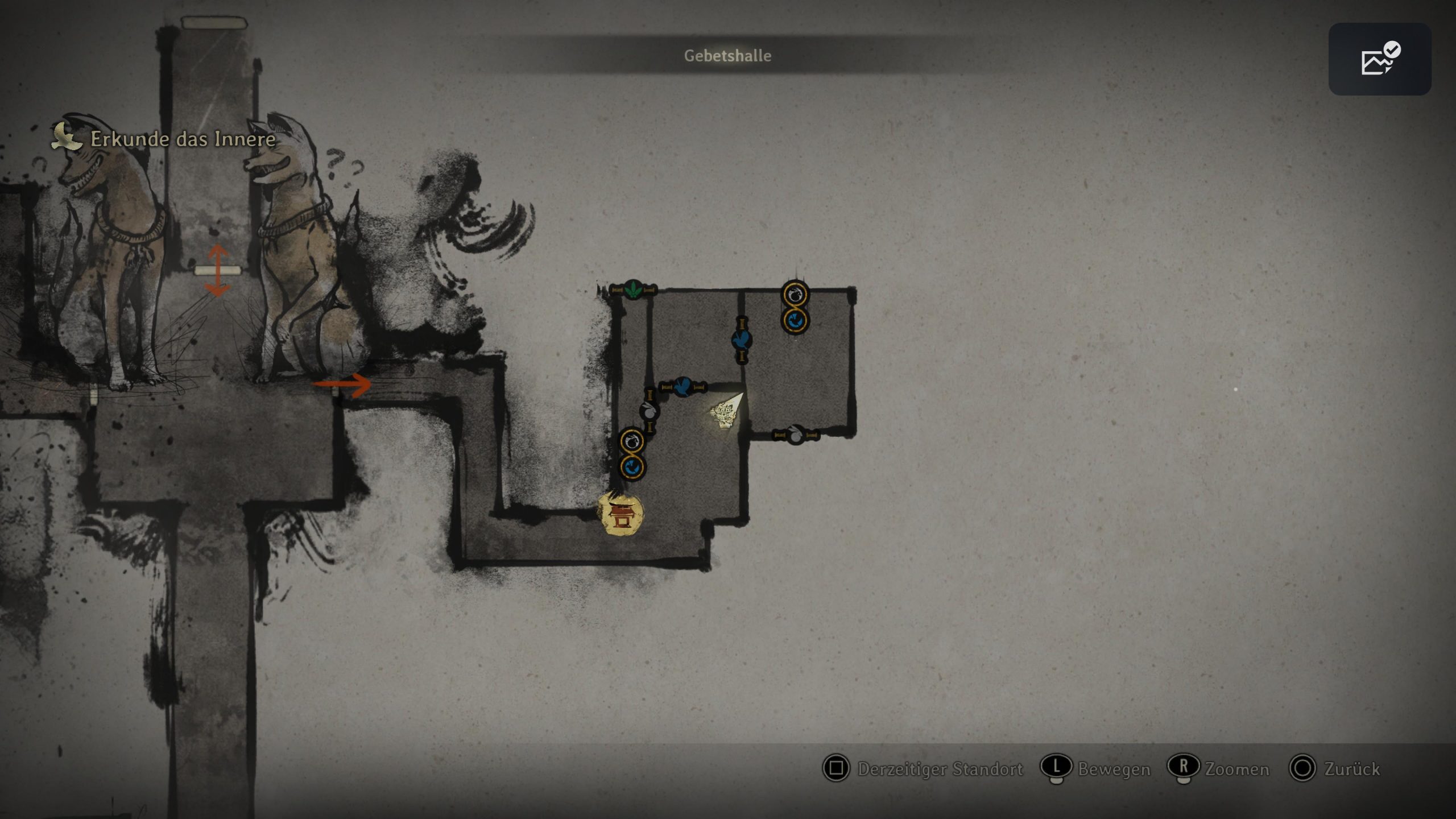Click the red double-headed arrow map marker

[x=217, y=270]
